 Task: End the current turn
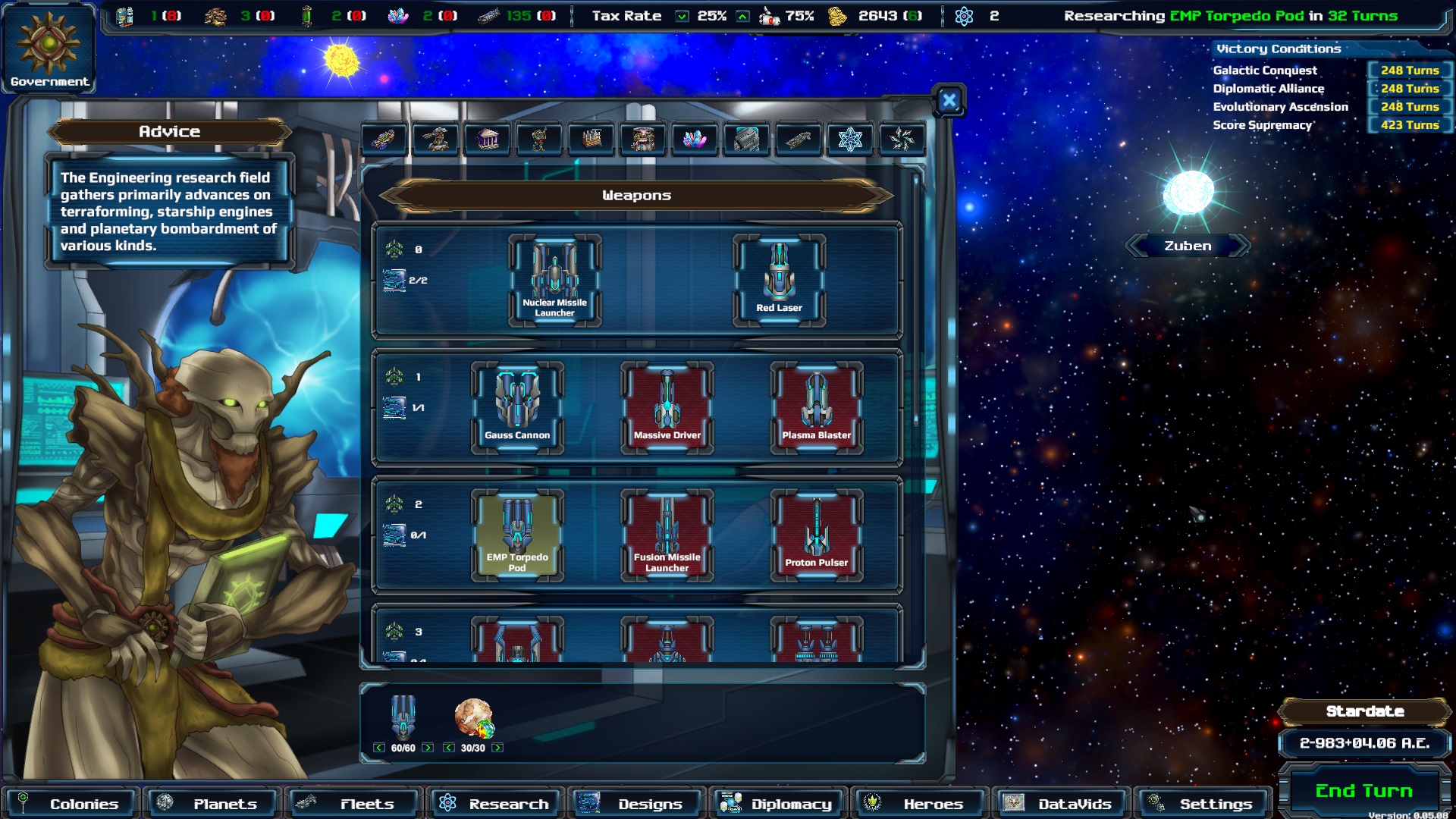(1363, 791)
